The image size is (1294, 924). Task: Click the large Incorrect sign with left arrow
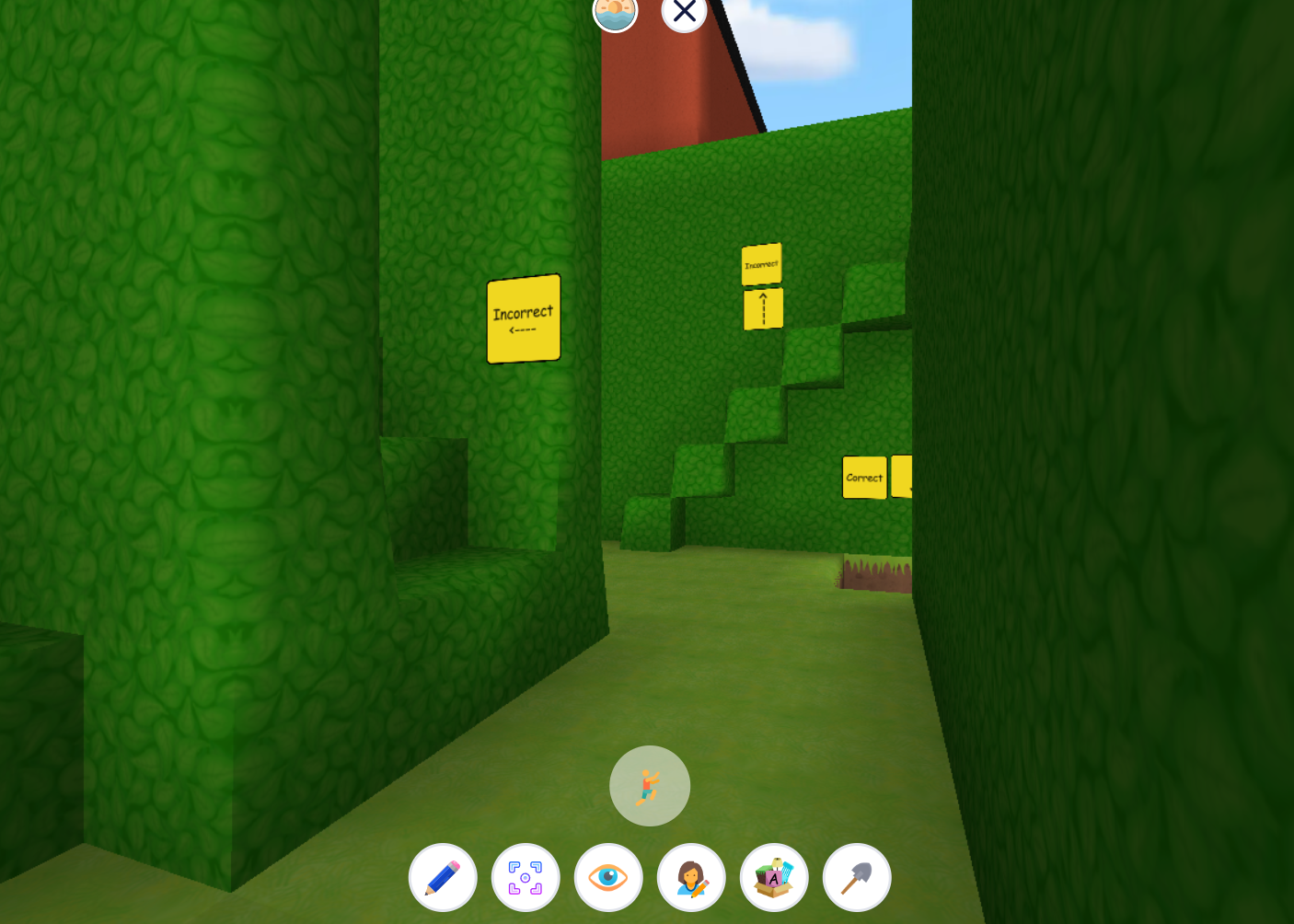[x=523, y=318]
